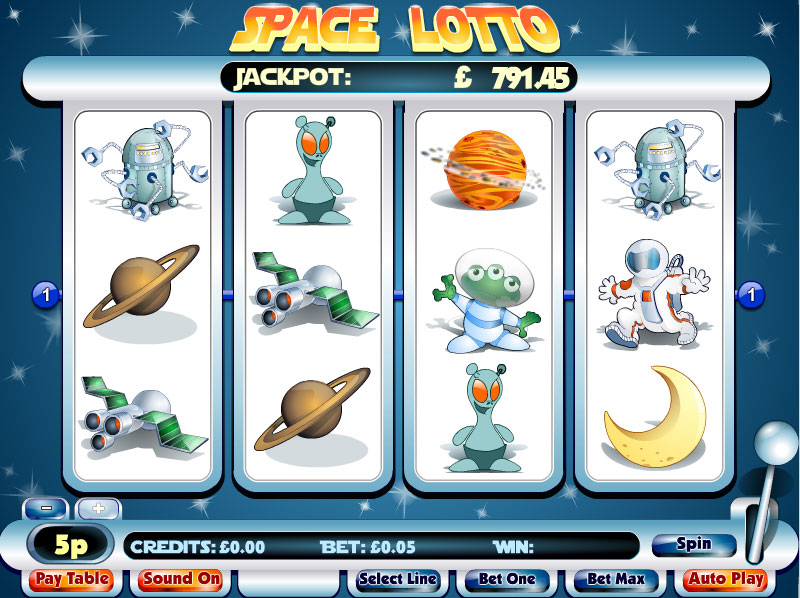Increase coin value with plus button
The height and width of the screenshot is (598, 800).
click(x=98, y=507)
